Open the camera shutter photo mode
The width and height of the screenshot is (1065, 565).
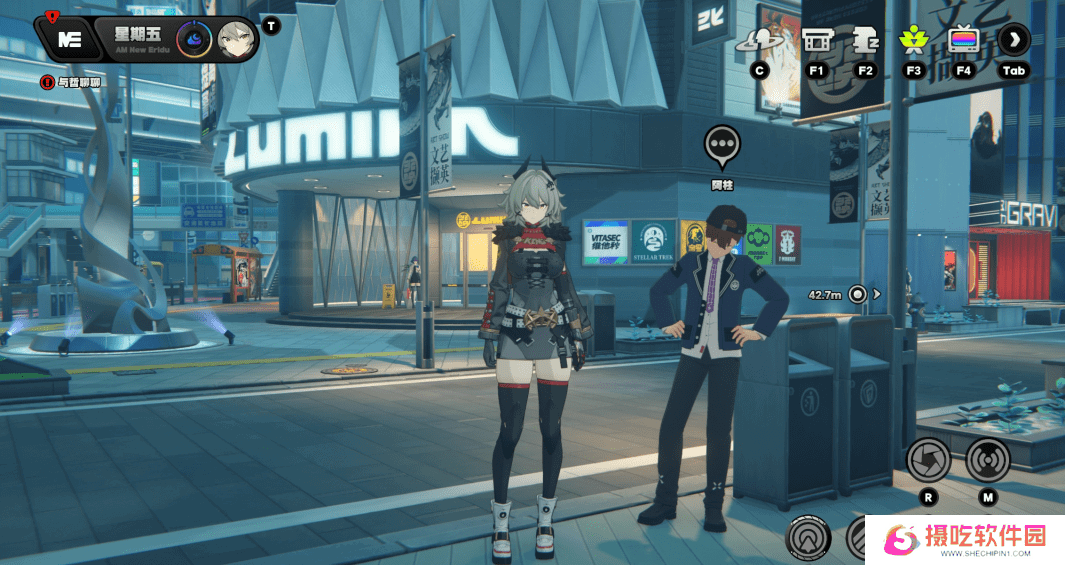(927, 460)
